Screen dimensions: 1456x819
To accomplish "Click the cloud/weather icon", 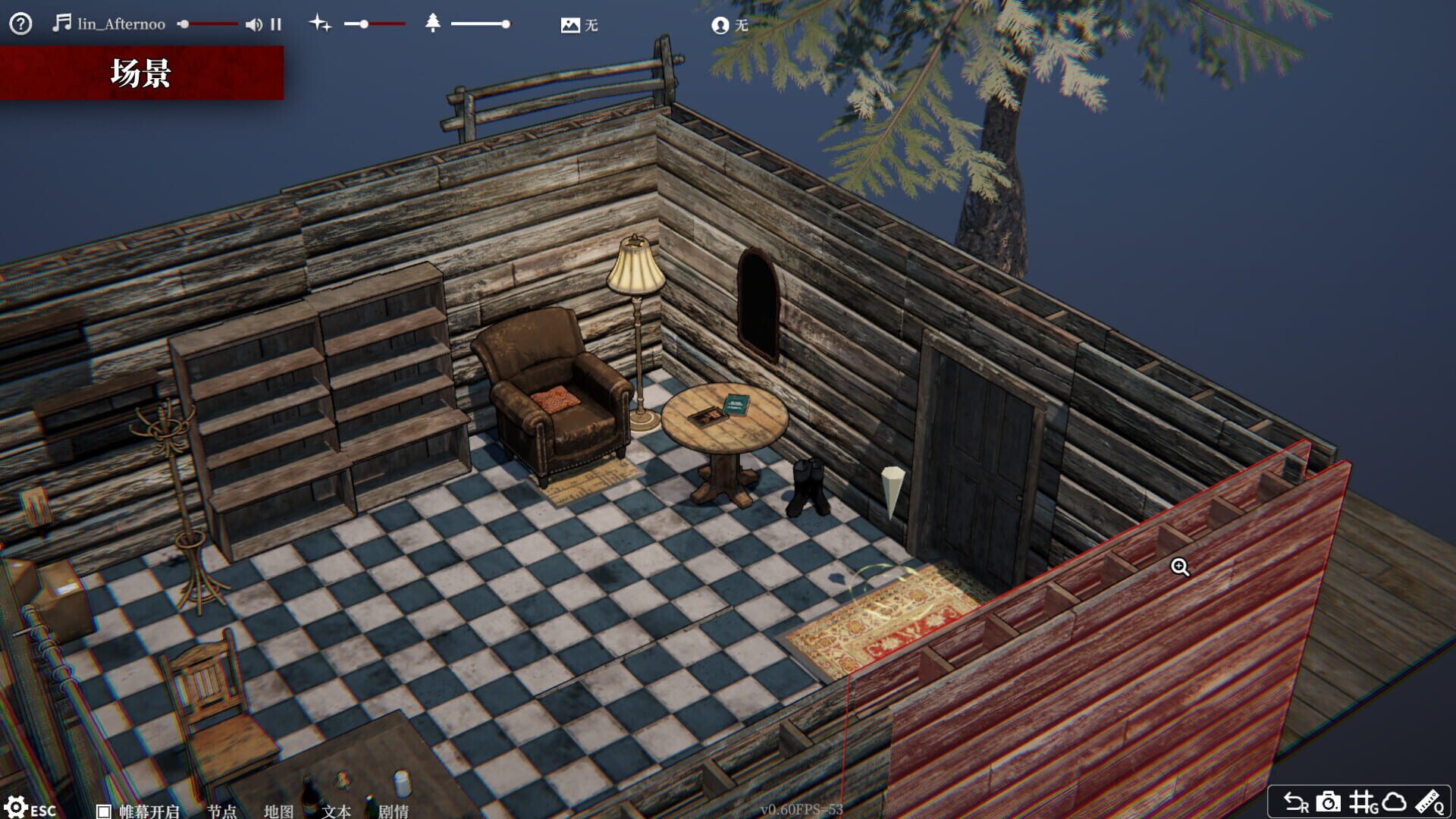I will click(x=1394, y=801).
